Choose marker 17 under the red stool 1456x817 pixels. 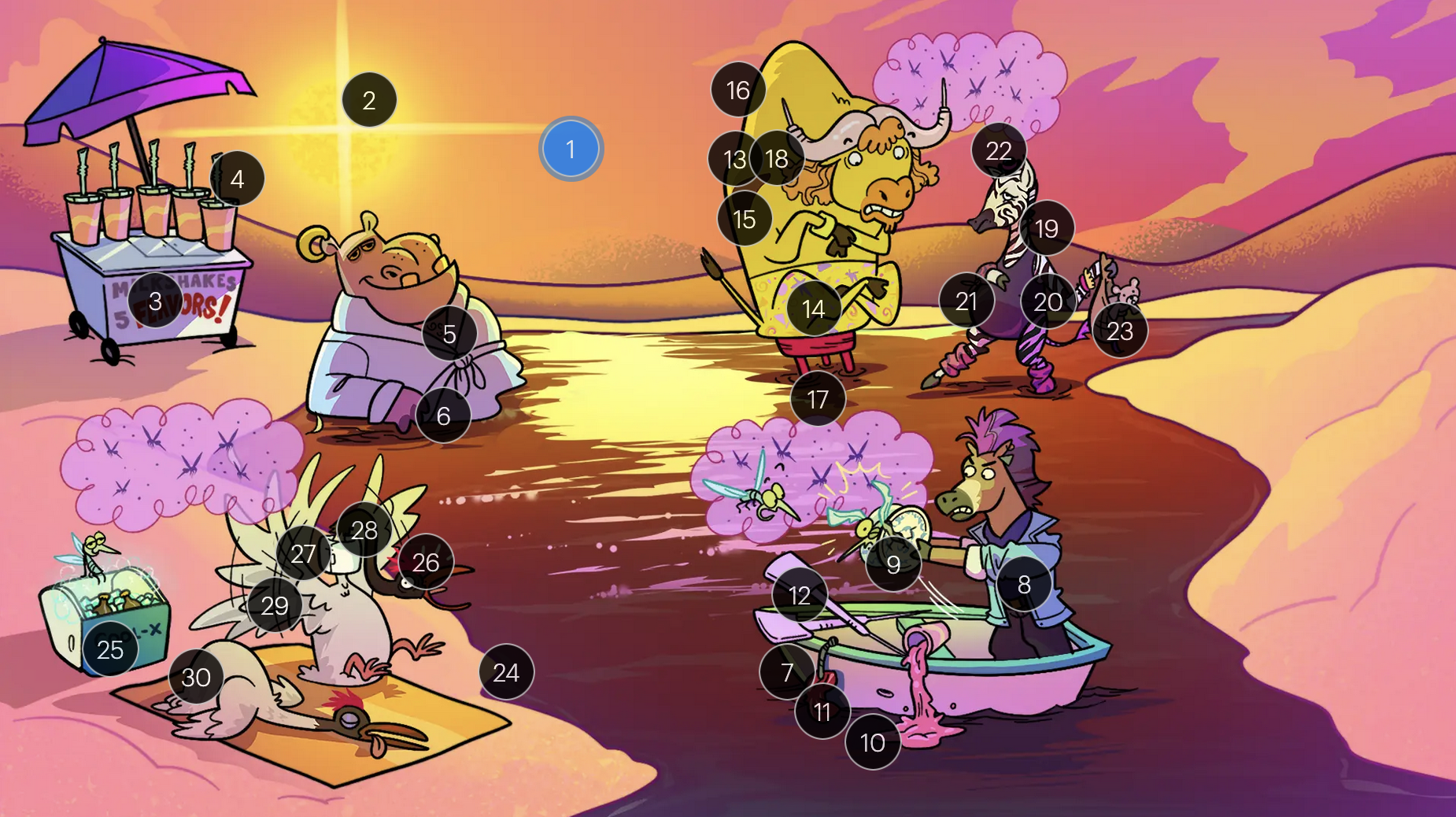[x=818, y=399]
